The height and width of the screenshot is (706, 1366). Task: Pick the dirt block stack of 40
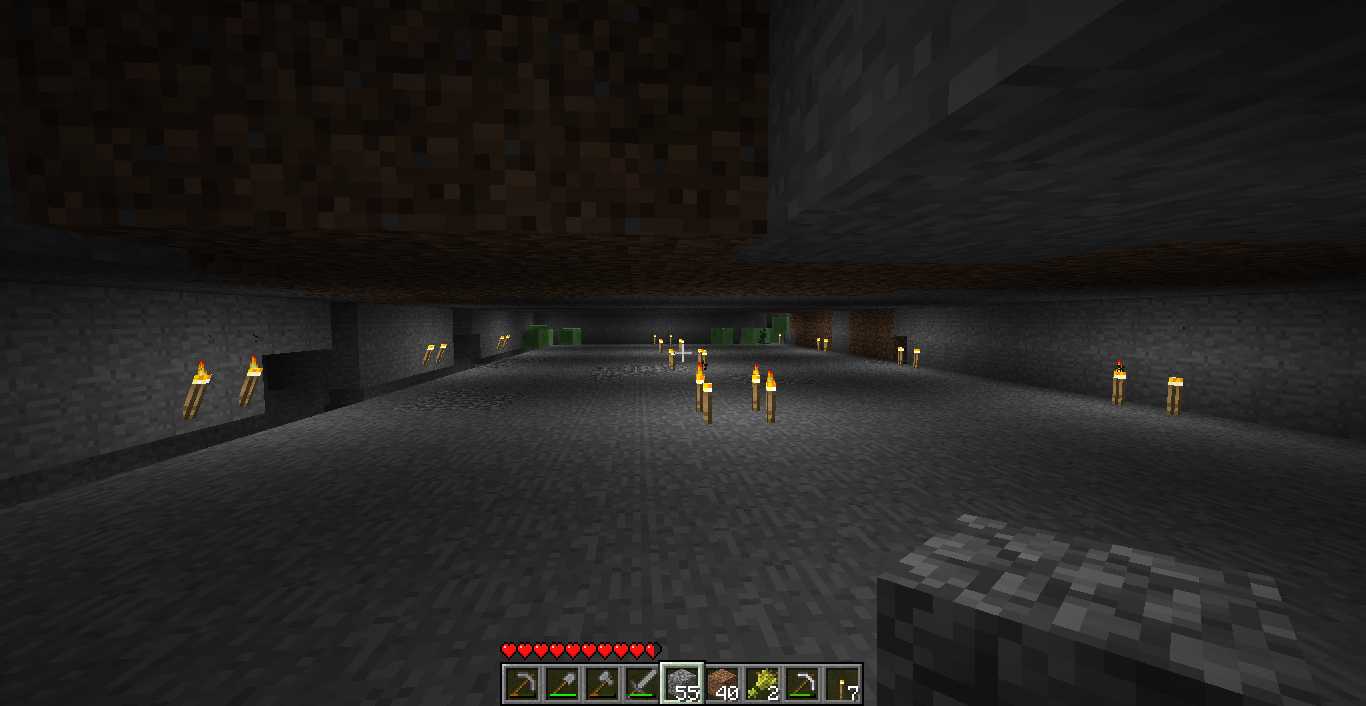[722, 684]
